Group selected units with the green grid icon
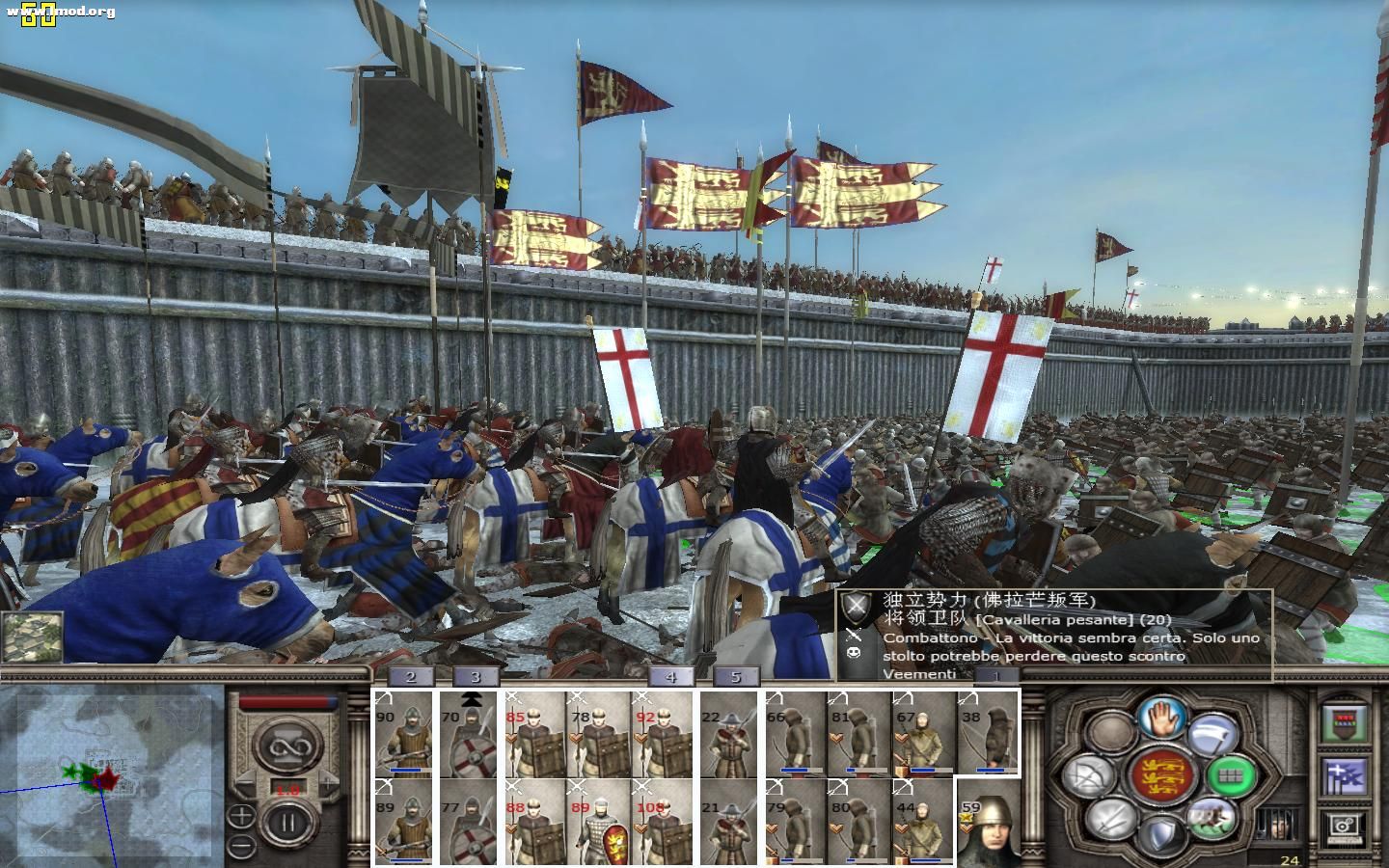Screen dimensions: 1389x868 point(1232,773)
